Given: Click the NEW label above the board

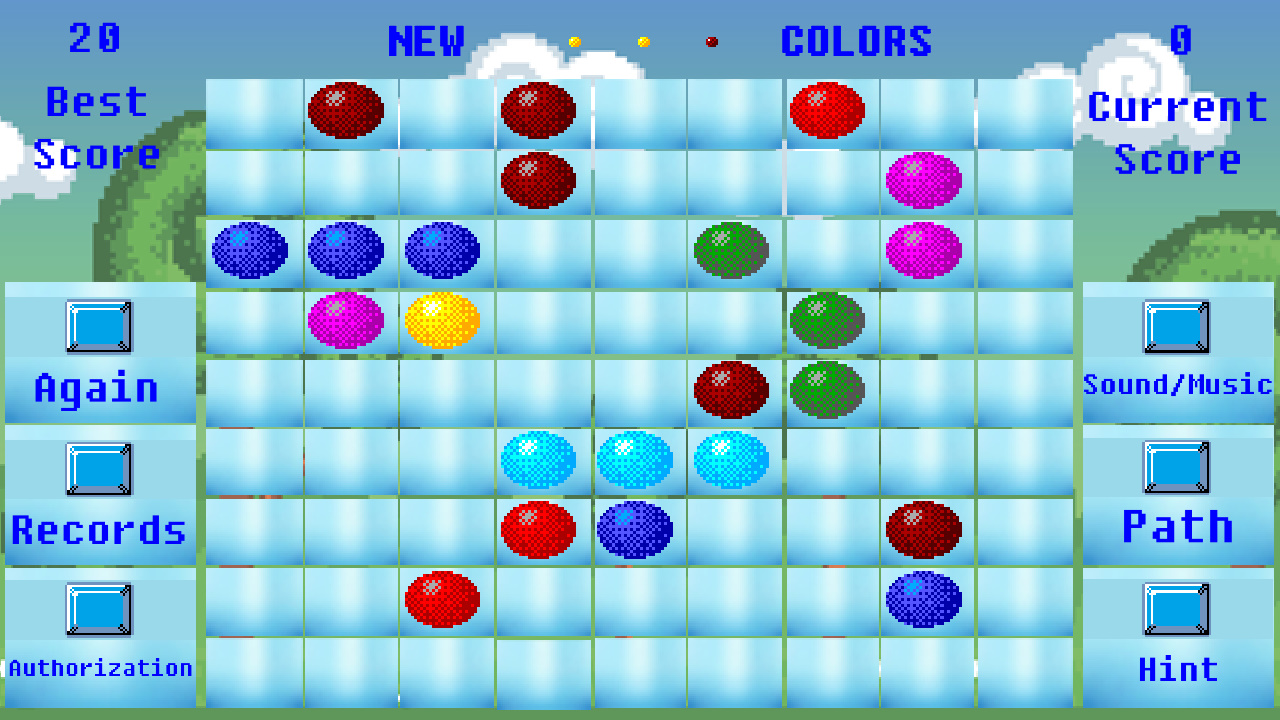Looking at the screenshot, I should click(x=426, y=42).
